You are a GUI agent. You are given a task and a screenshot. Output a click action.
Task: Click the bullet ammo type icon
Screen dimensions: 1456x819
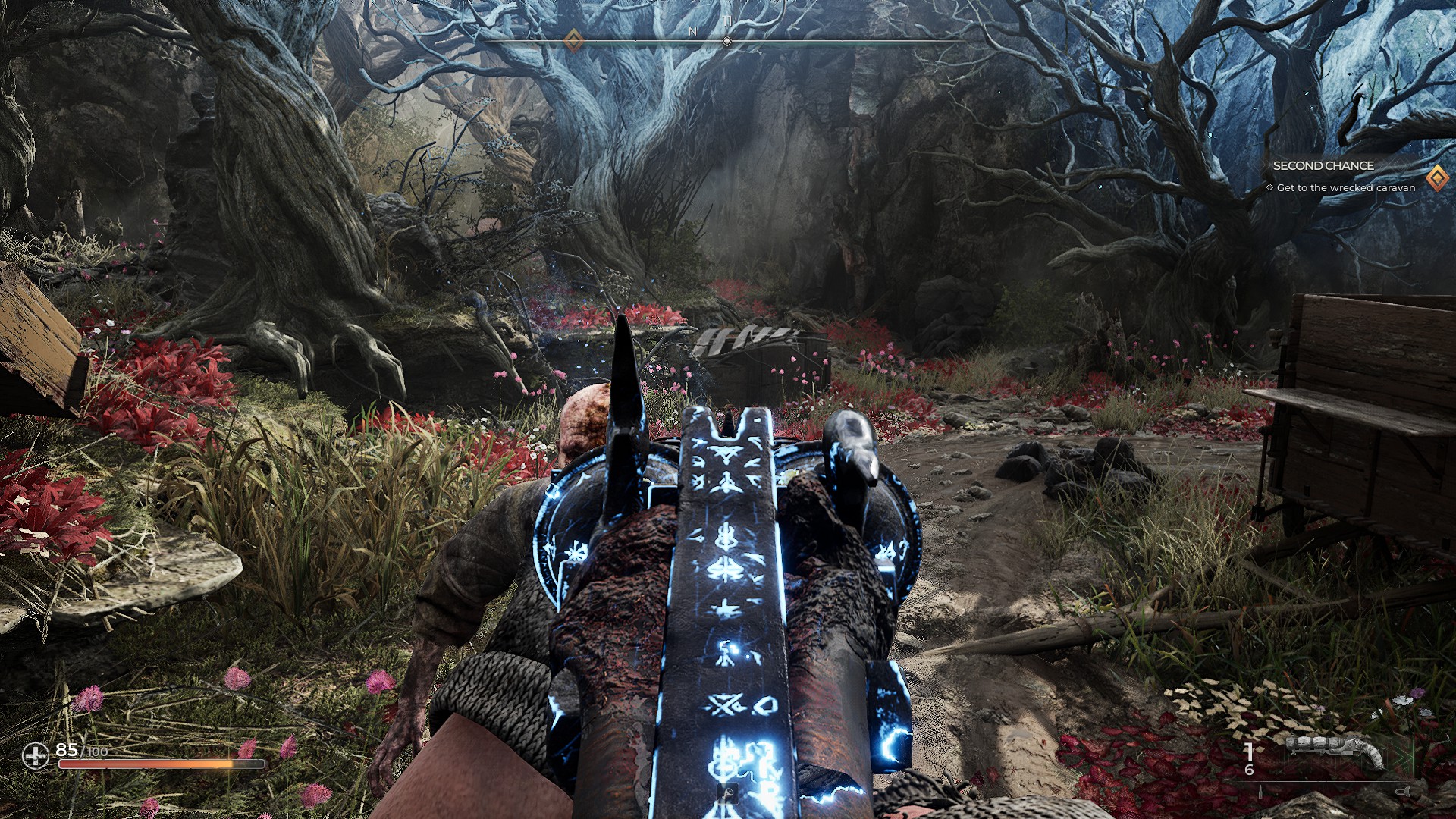[1260, 792]
